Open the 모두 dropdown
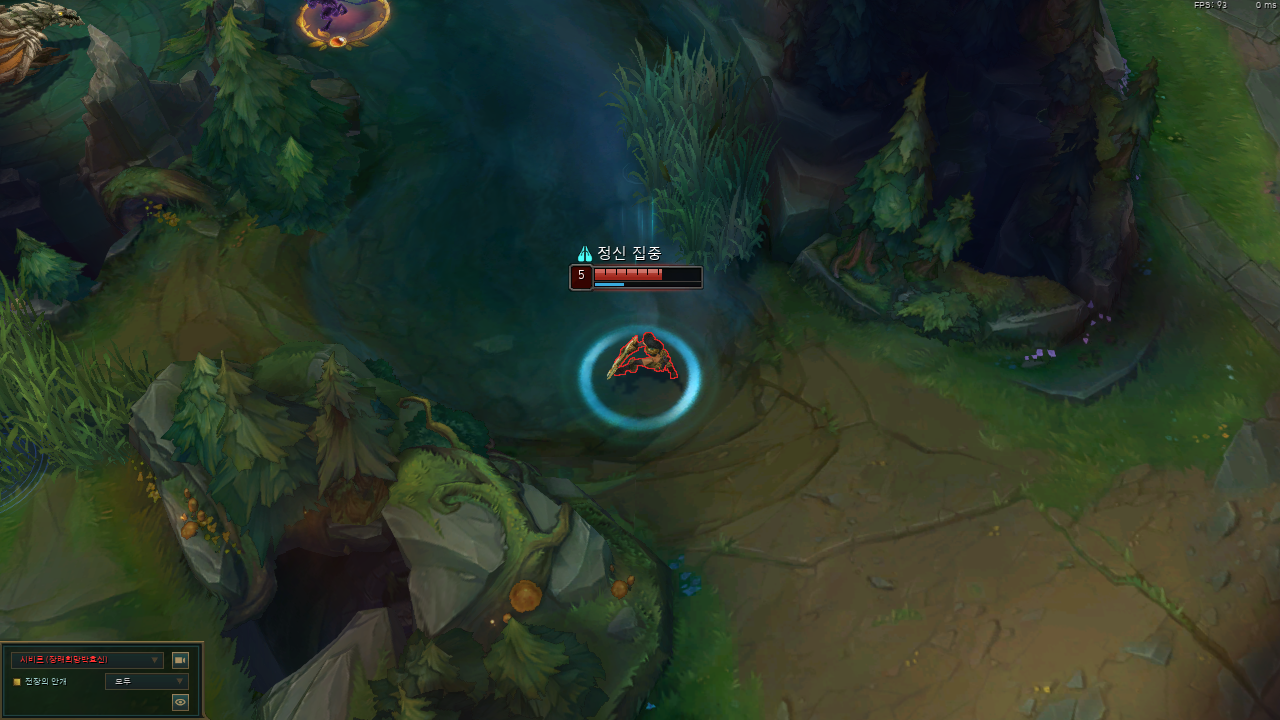The image size is (1280, 720). (146, 682)
